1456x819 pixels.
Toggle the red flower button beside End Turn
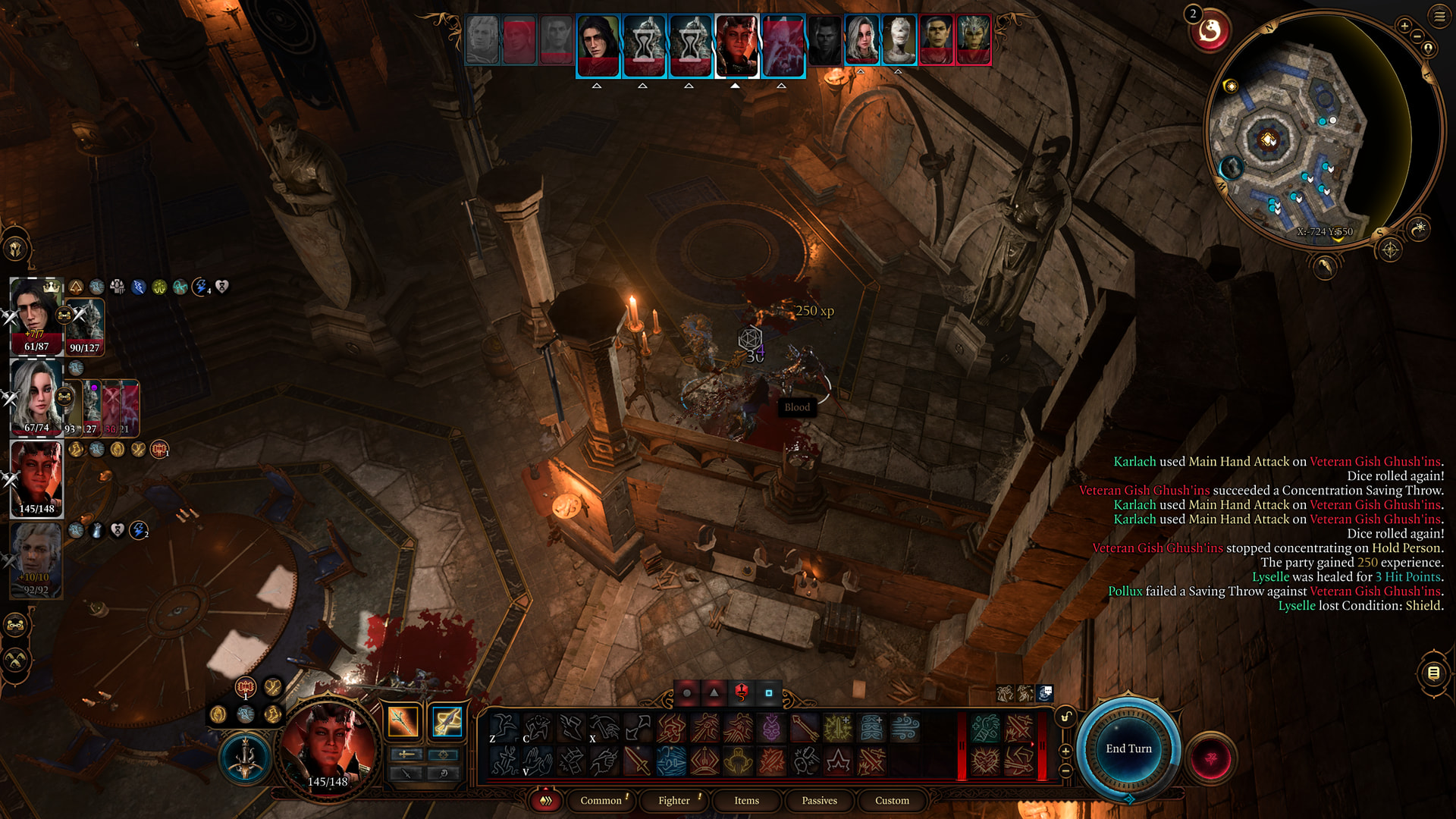click(x=1211, y=758)
